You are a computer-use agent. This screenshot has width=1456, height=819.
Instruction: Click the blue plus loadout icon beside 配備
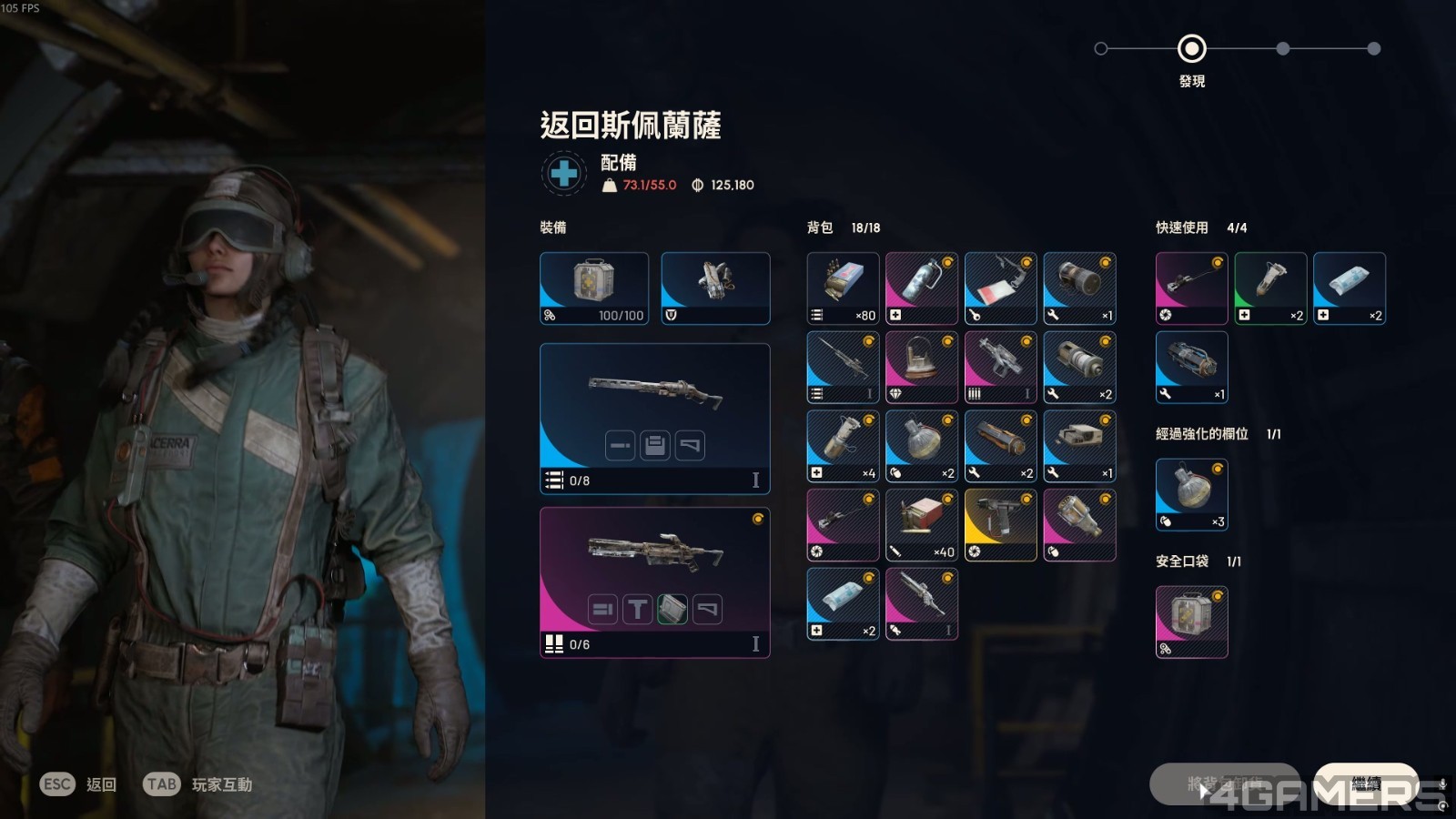tap(564, 173)
